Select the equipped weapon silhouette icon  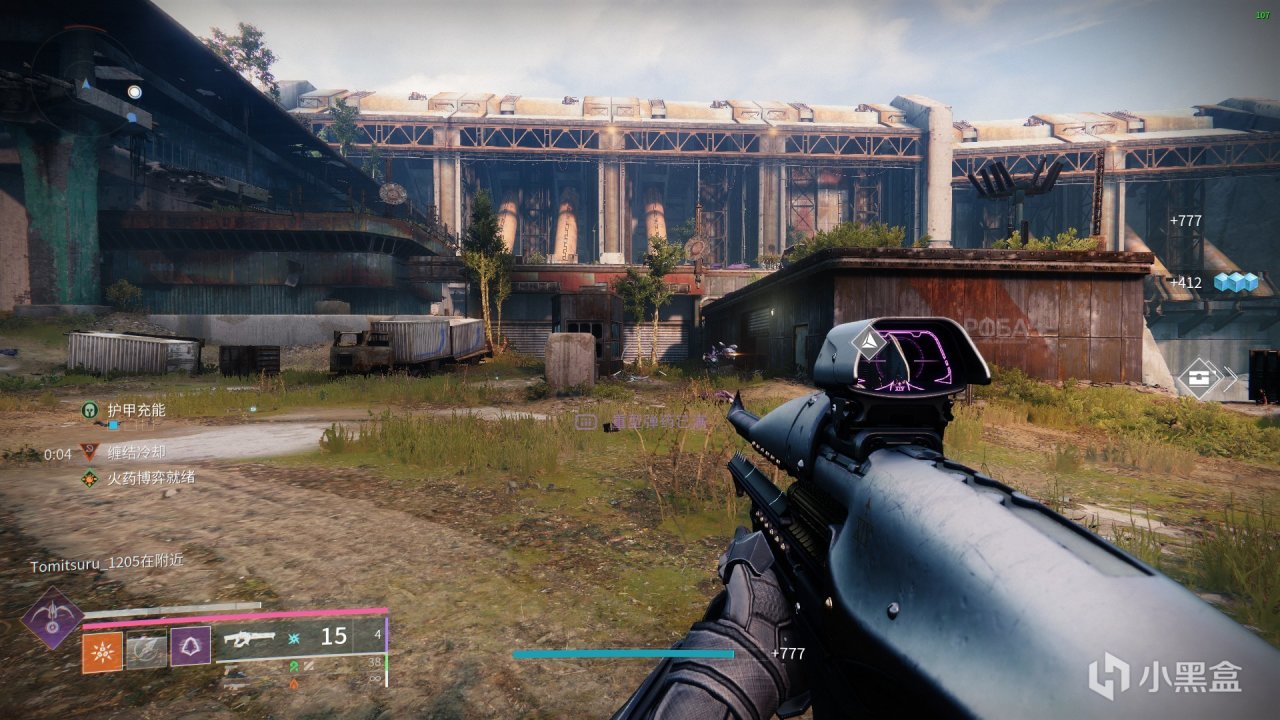(249, 637)
